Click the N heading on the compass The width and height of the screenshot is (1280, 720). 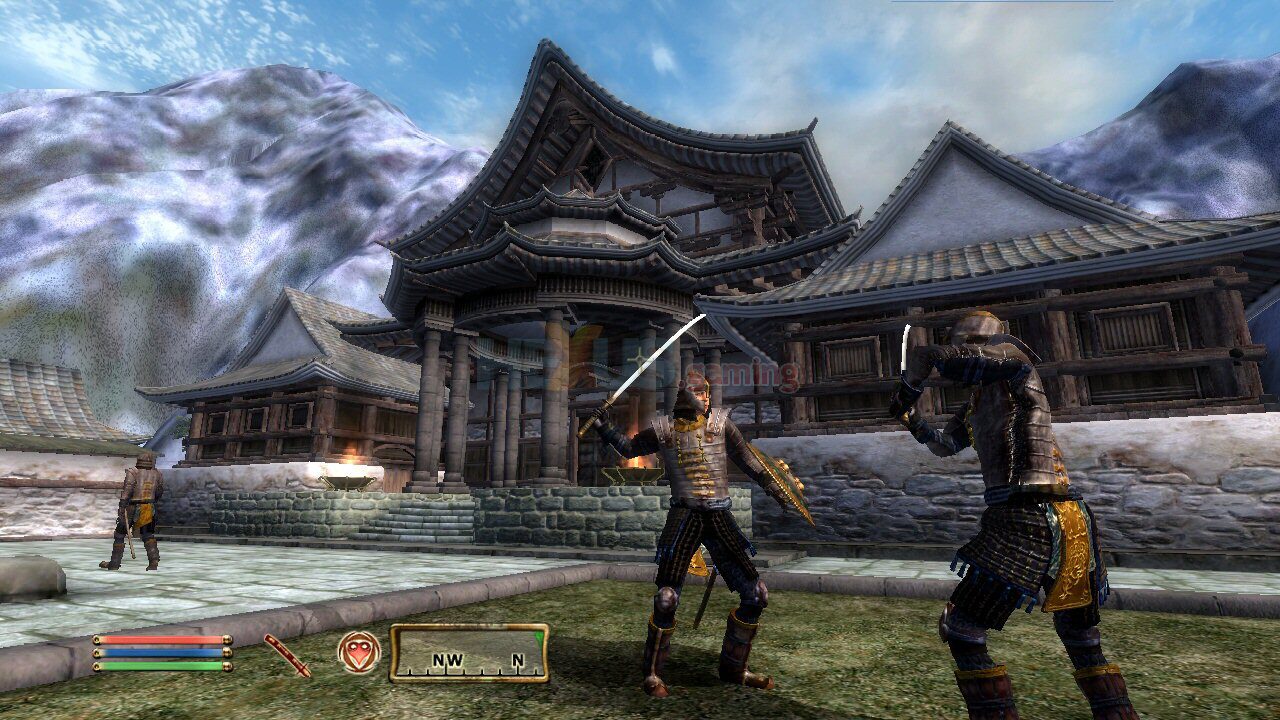[516, 661]
